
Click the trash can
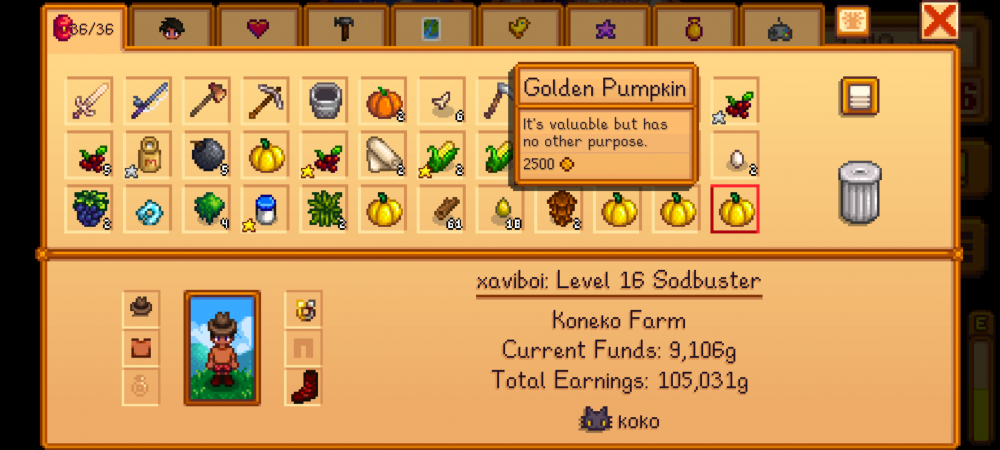pos(858,192)
